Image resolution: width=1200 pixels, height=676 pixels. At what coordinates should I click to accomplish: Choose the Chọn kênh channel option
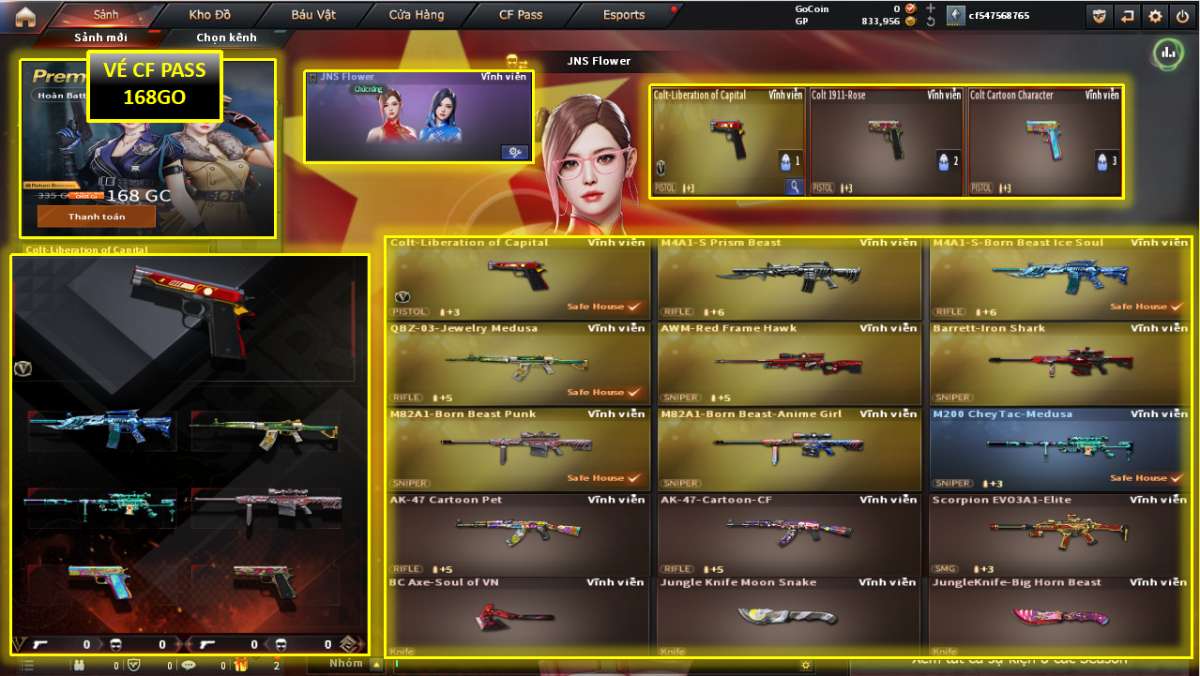226,37
